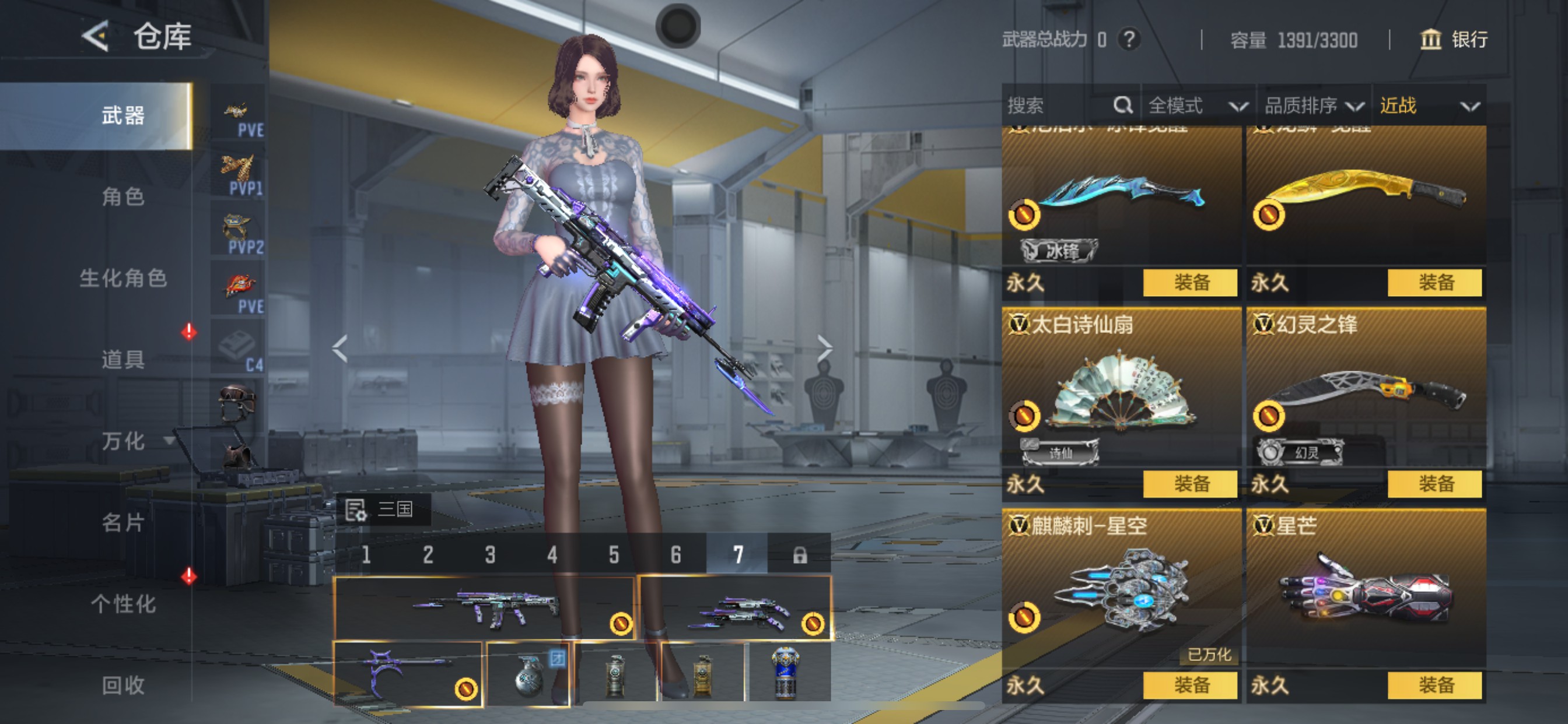The height and width of the screenshot is (724, 1568).
Task: Equip the 星芒 gauntlet
Action: point(1434,686)
